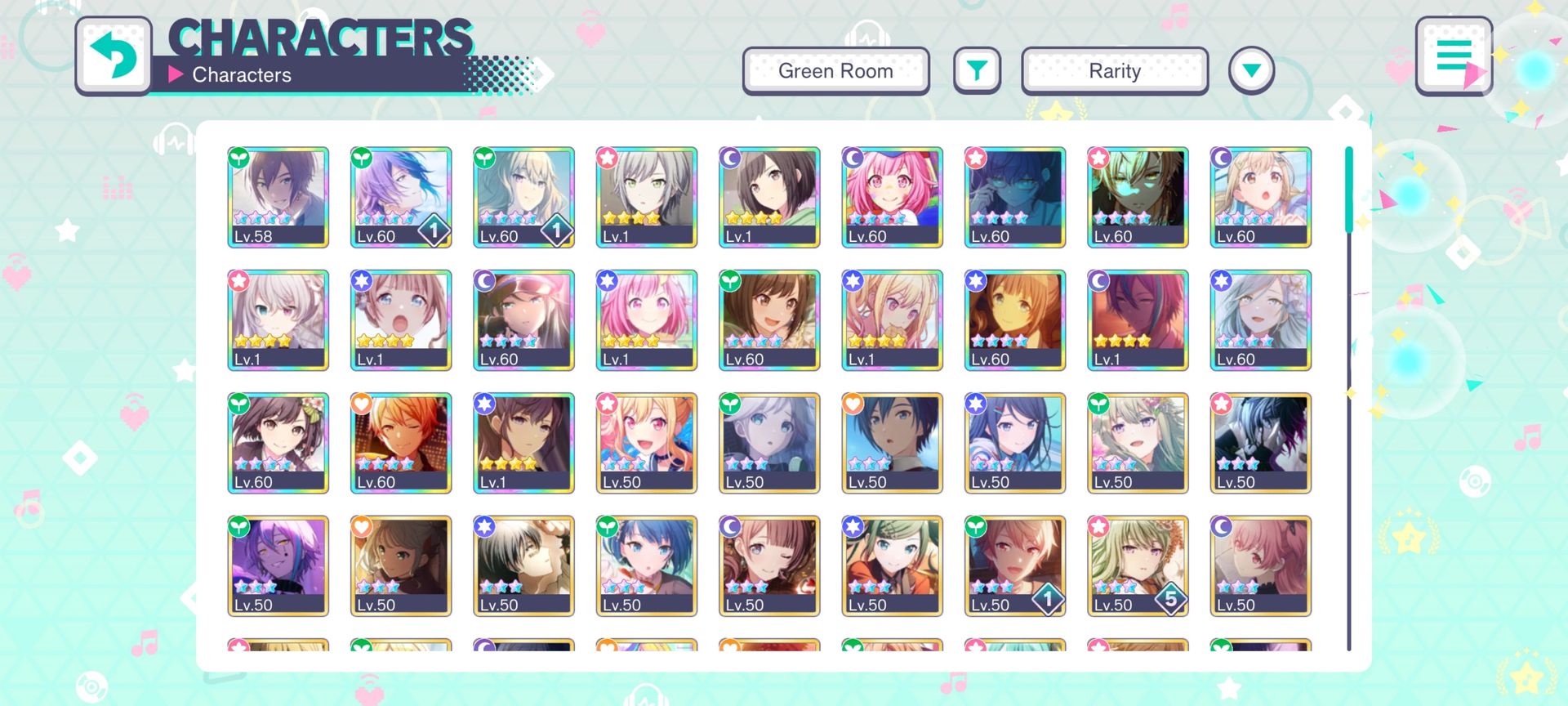Pick the winking brown-haired girl Lv.50 card
1568x706 pixels.
[769, 565]
